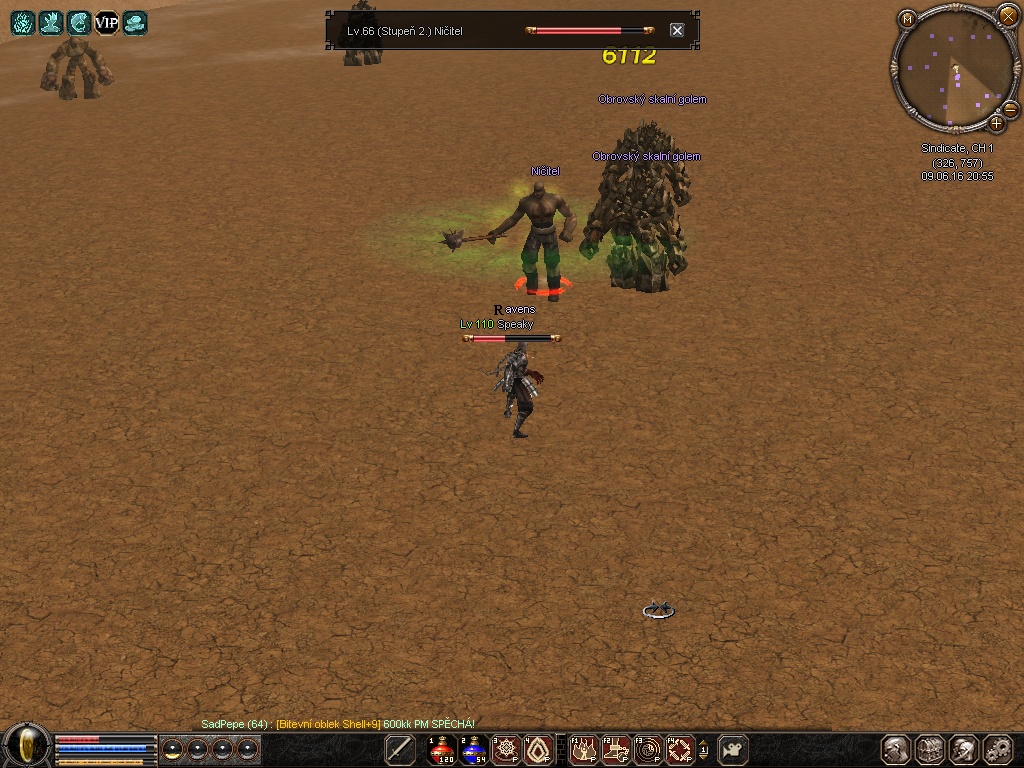Zoom out the minimap with the minus button
The image size is (1024, 768).
click(1010, 109)
